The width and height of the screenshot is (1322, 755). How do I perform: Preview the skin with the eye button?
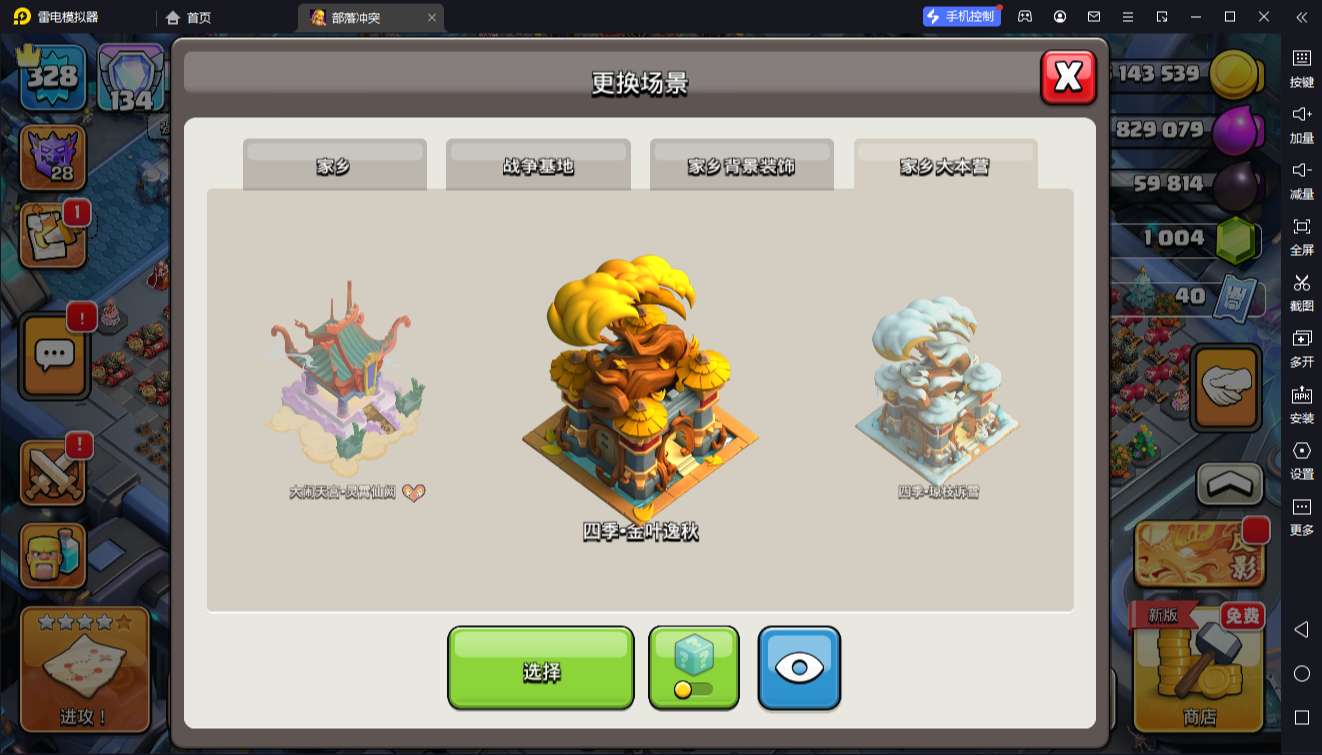click(x=798, y=668)
